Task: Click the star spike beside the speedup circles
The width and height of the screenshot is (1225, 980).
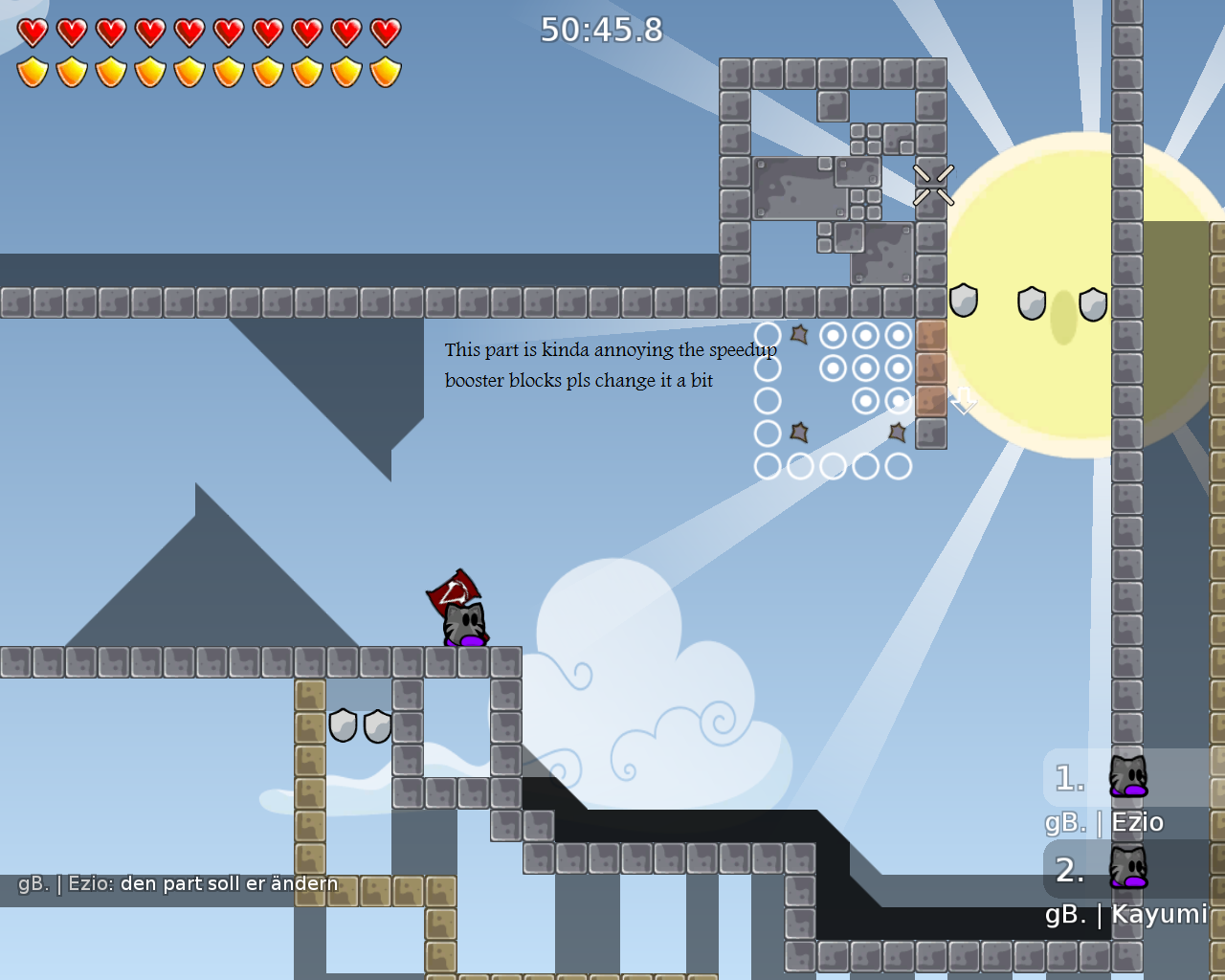Action: coord(800,334)
